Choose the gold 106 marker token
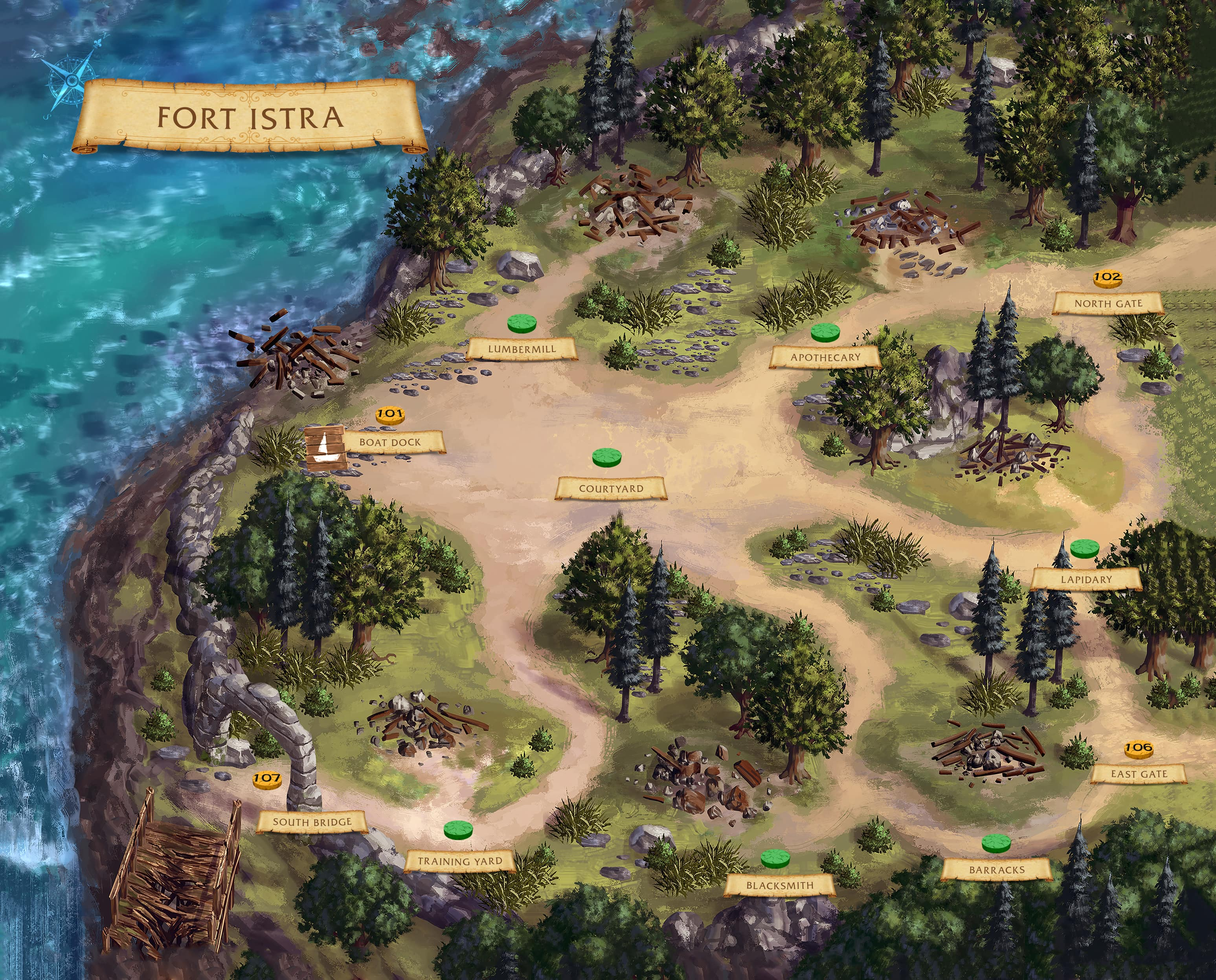This screenshot has width=1216, height=980. pyautogui.click(x=1138, y=749)
